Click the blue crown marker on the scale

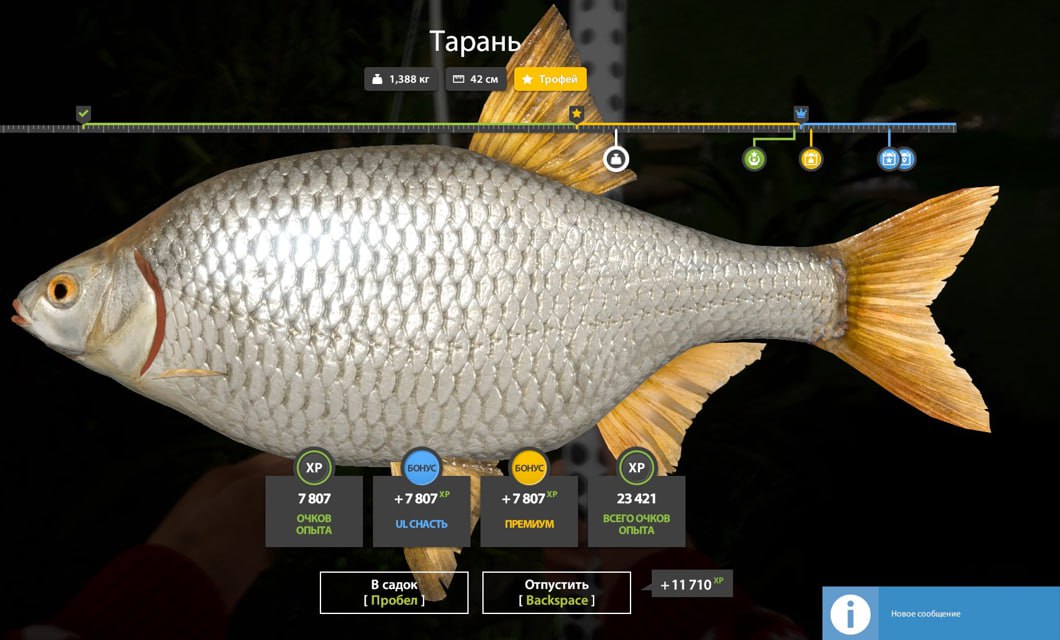click(x=801, y=114)
